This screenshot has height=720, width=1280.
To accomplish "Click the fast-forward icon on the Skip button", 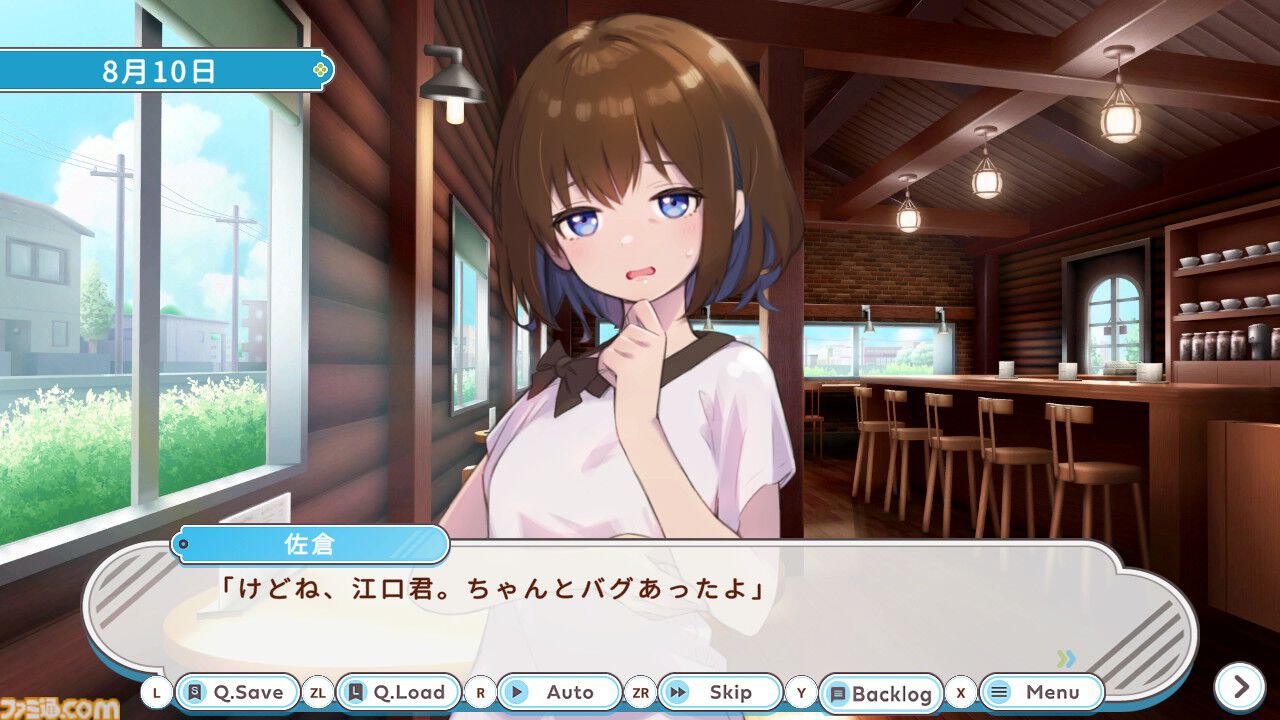I will [679, 692].
